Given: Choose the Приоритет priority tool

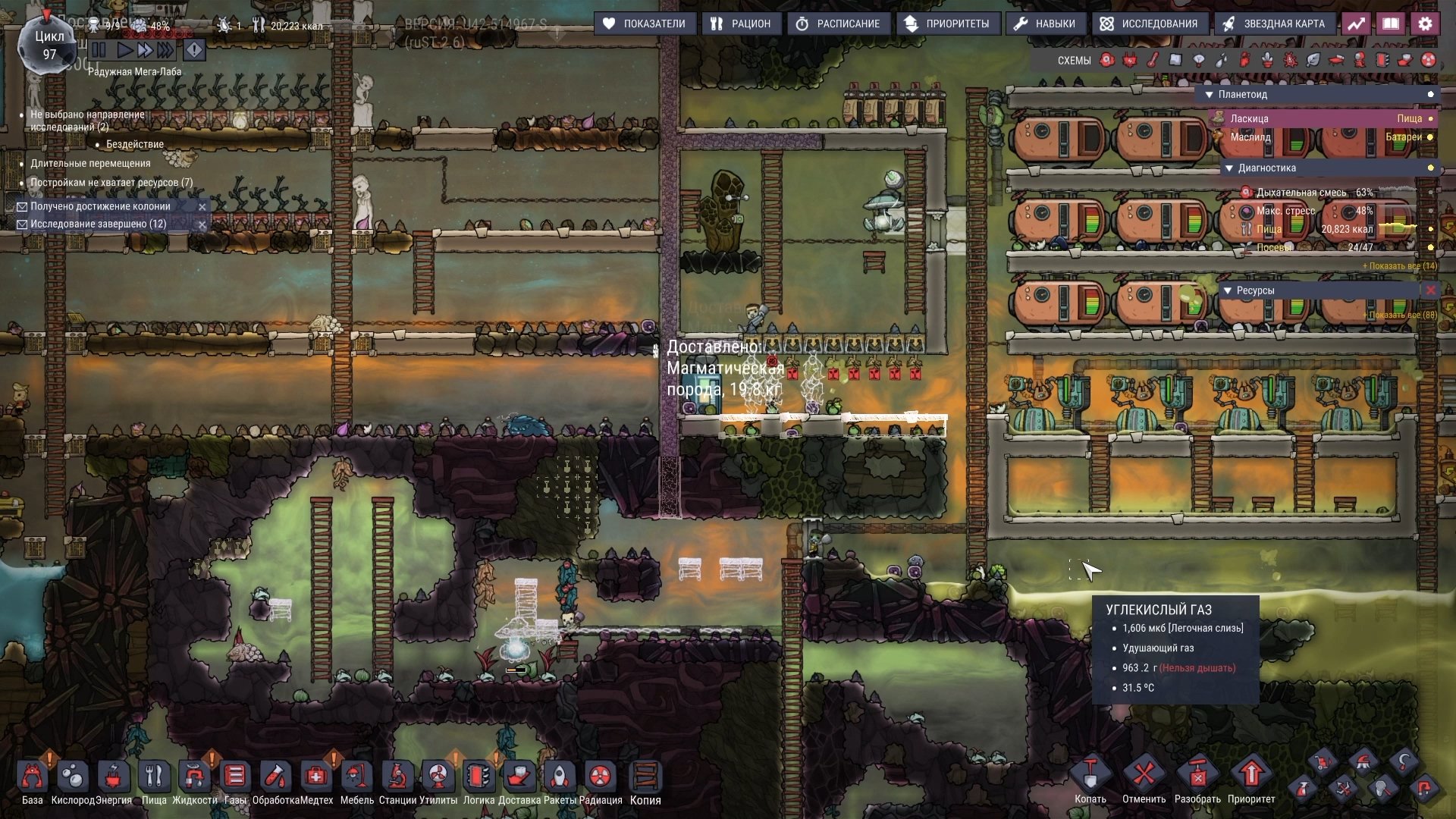Looking at the screenshot, I should point(1251,776).
